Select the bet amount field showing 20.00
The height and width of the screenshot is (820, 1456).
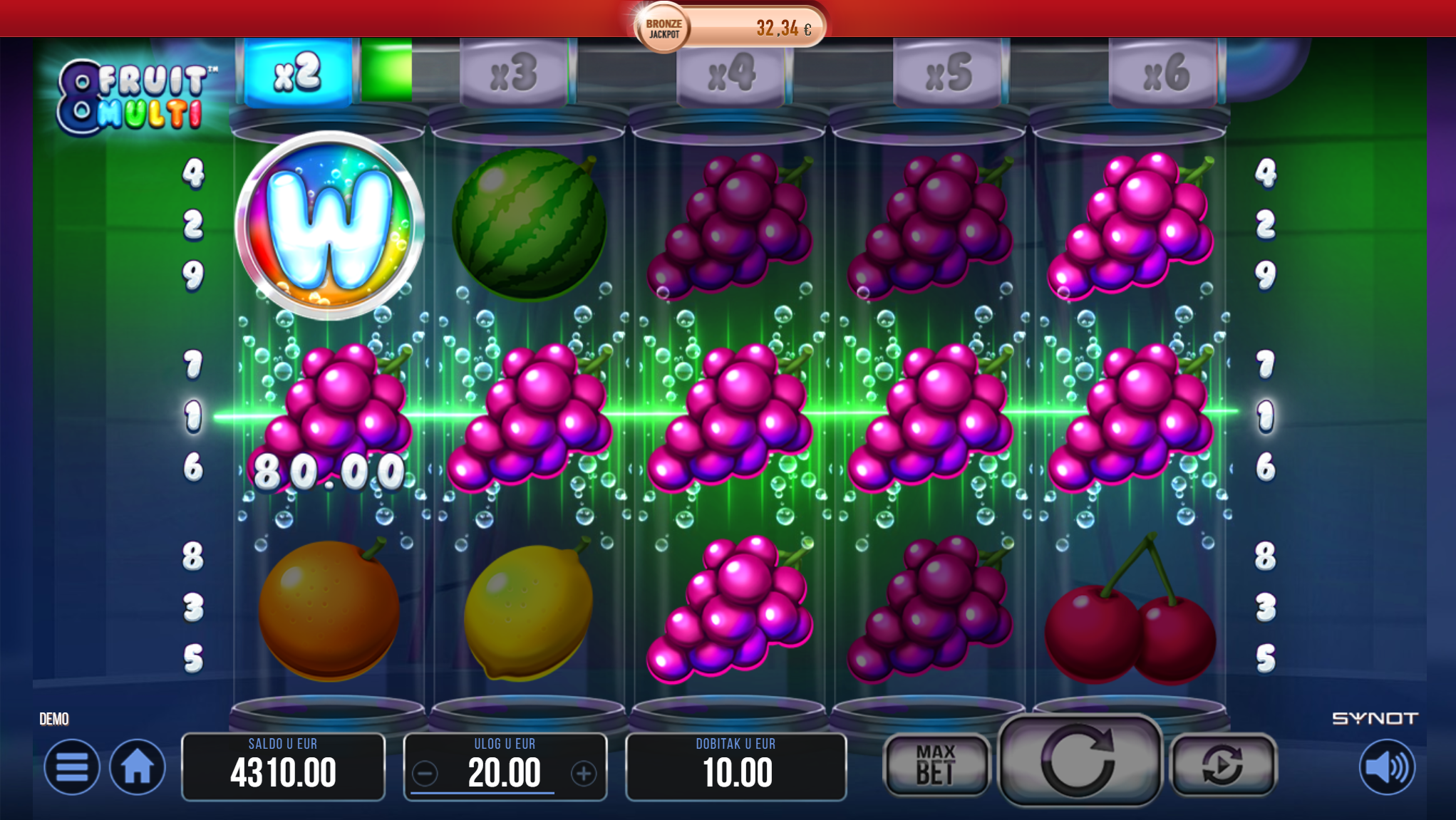click(505, 773)
